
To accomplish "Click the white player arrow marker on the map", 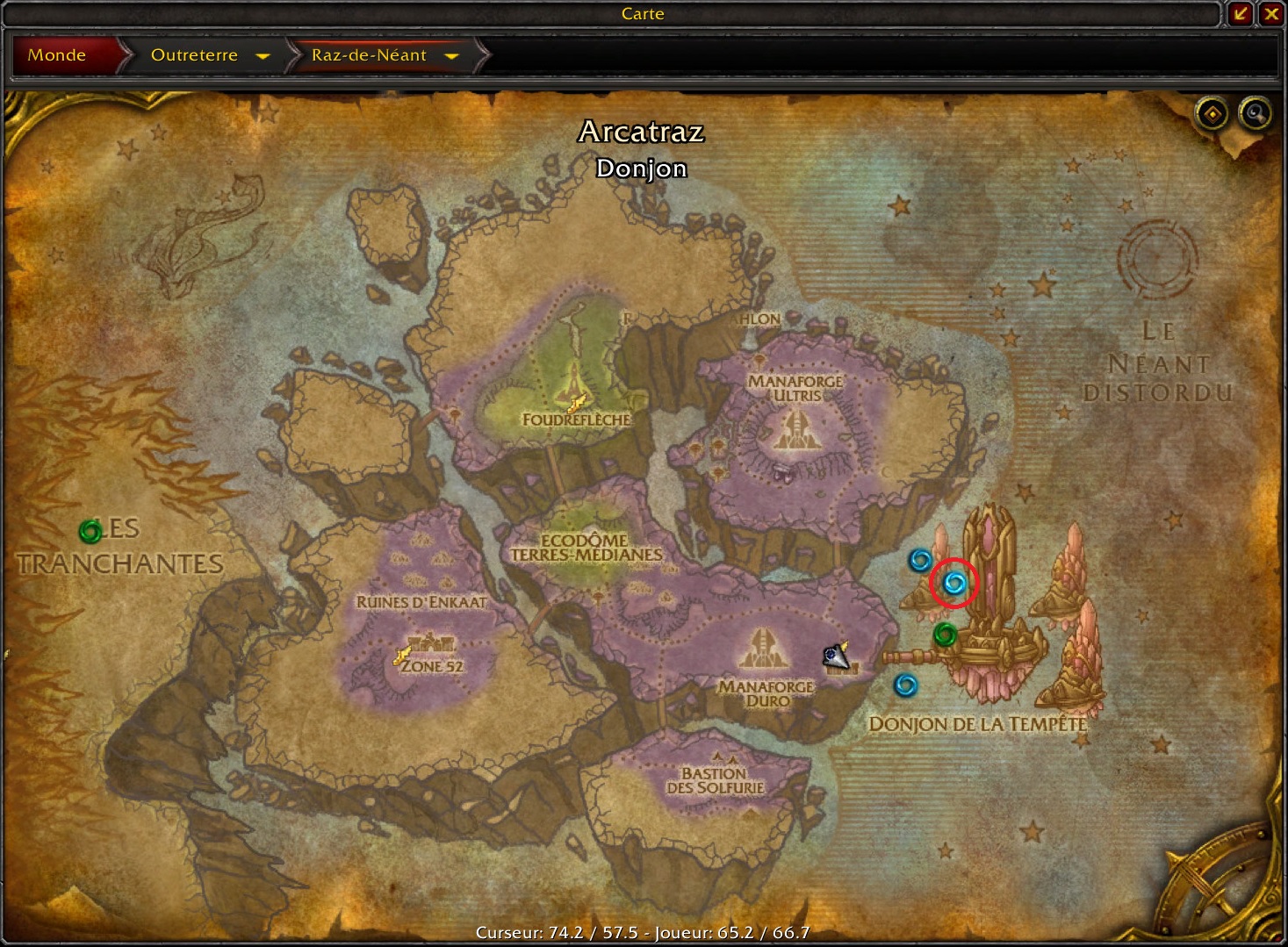I will [836, 656].
